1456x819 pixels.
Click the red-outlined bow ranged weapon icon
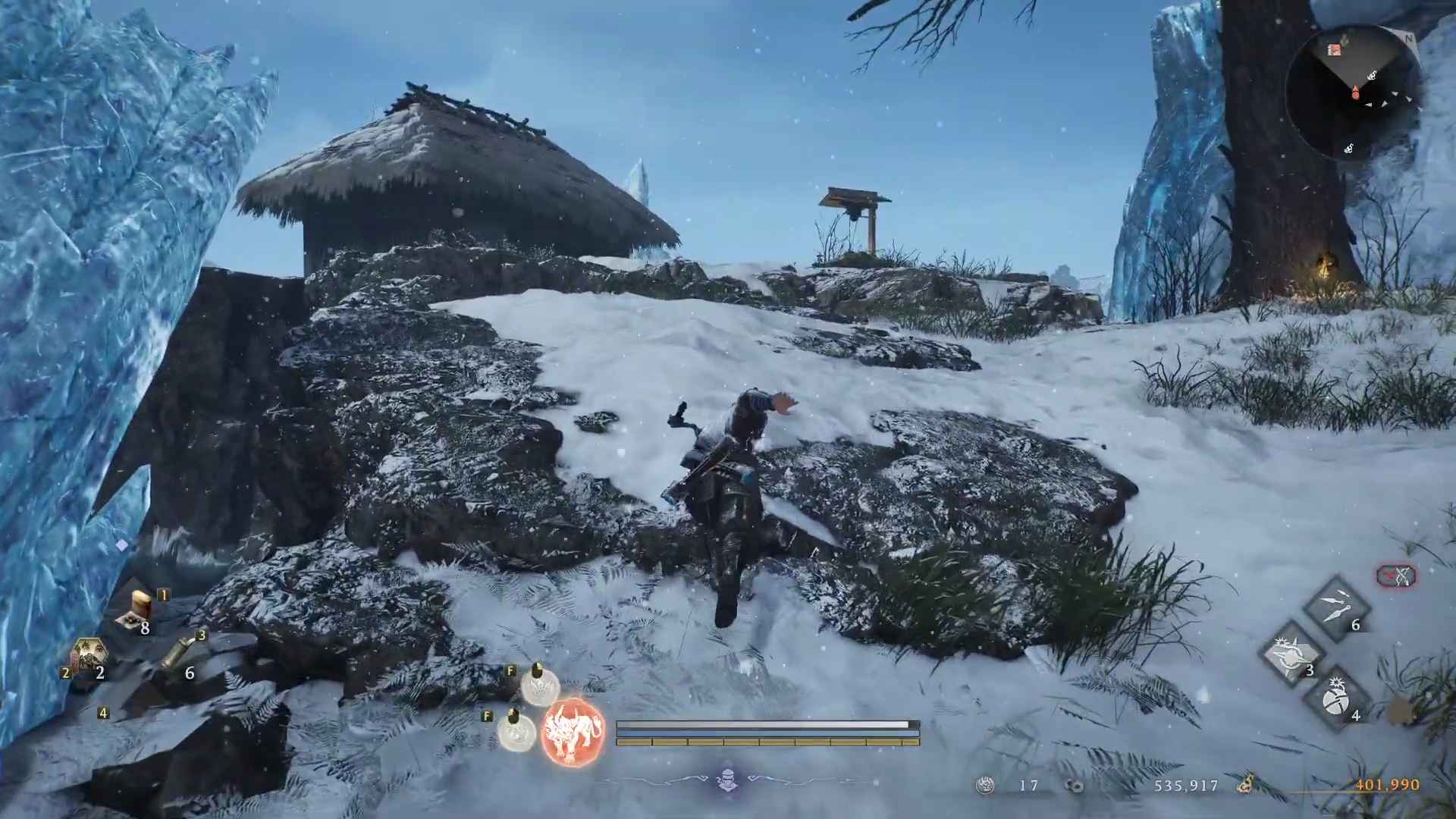[1396, 576]
